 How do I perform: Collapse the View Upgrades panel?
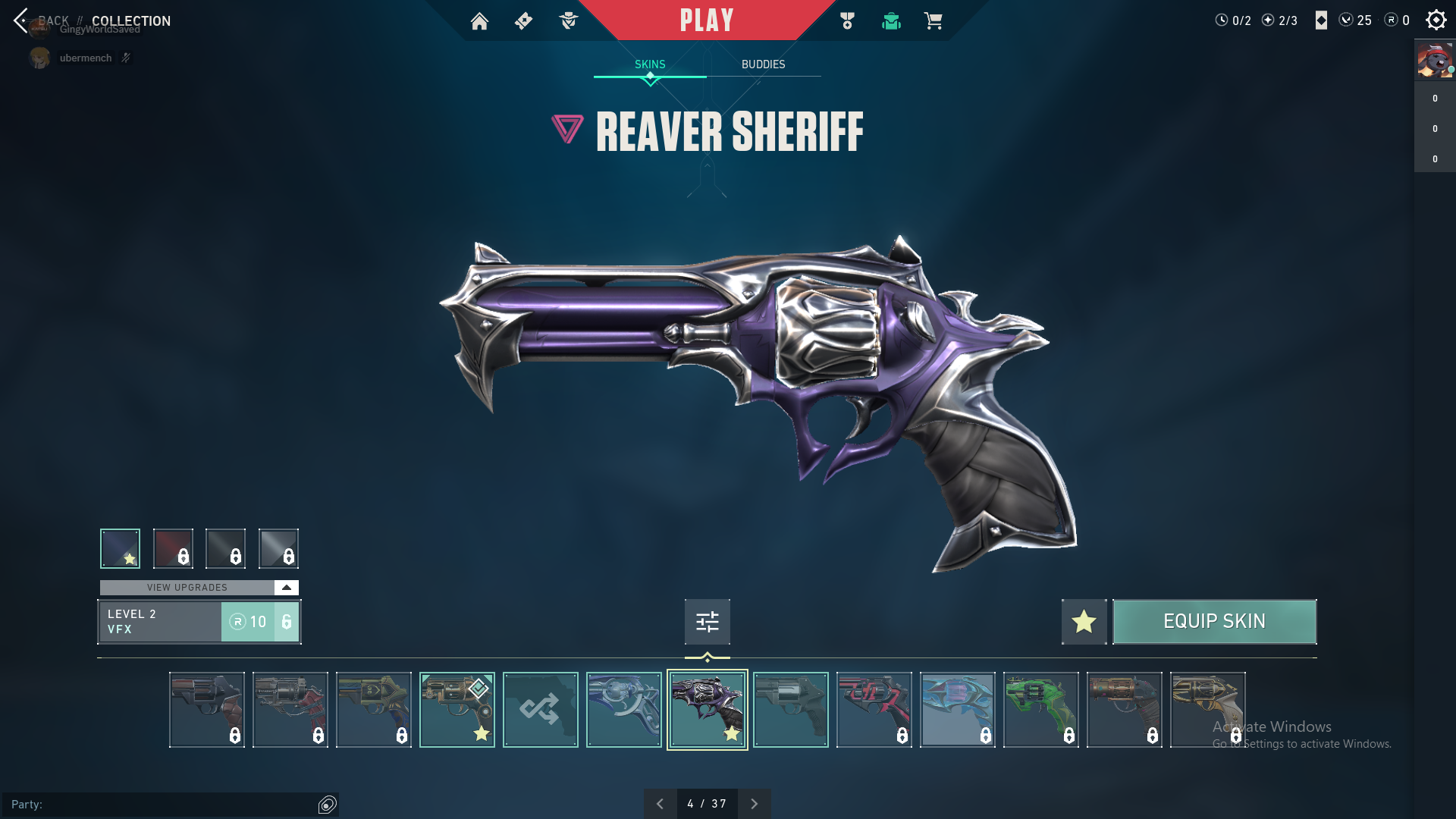[x=286, y=588]
